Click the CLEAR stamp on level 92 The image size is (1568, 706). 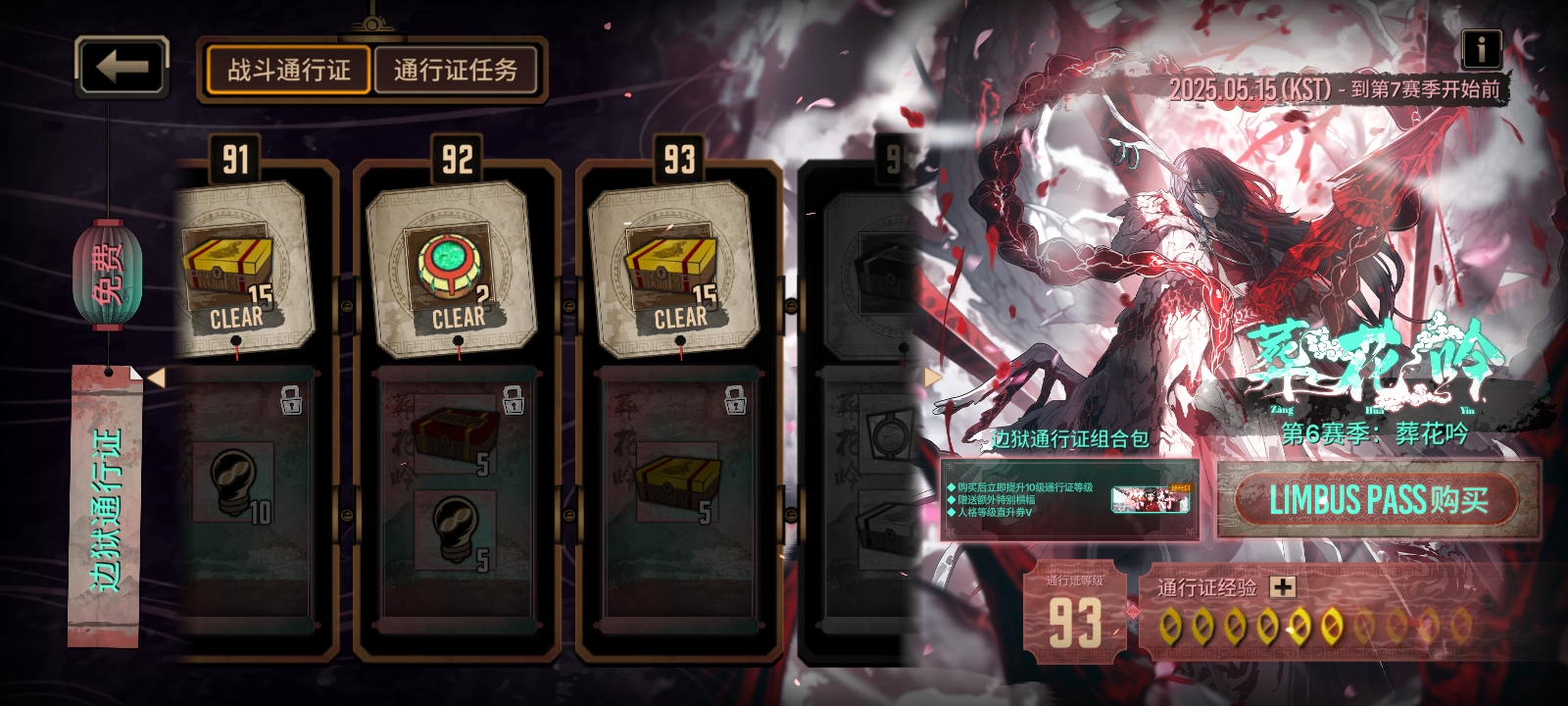coord(458,317)
